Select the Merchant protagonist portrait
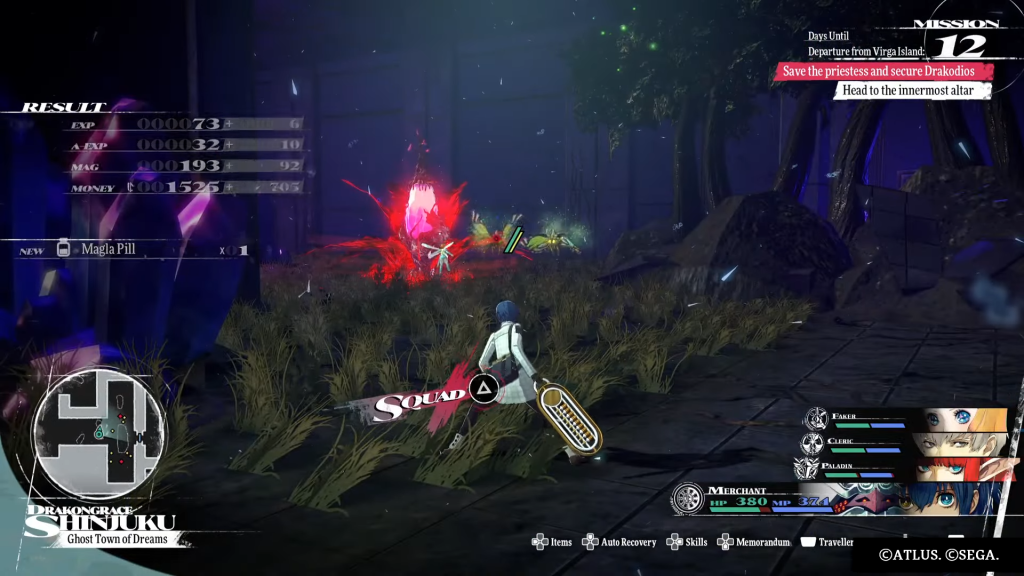 pyautogui.click(x=950, y=498)
